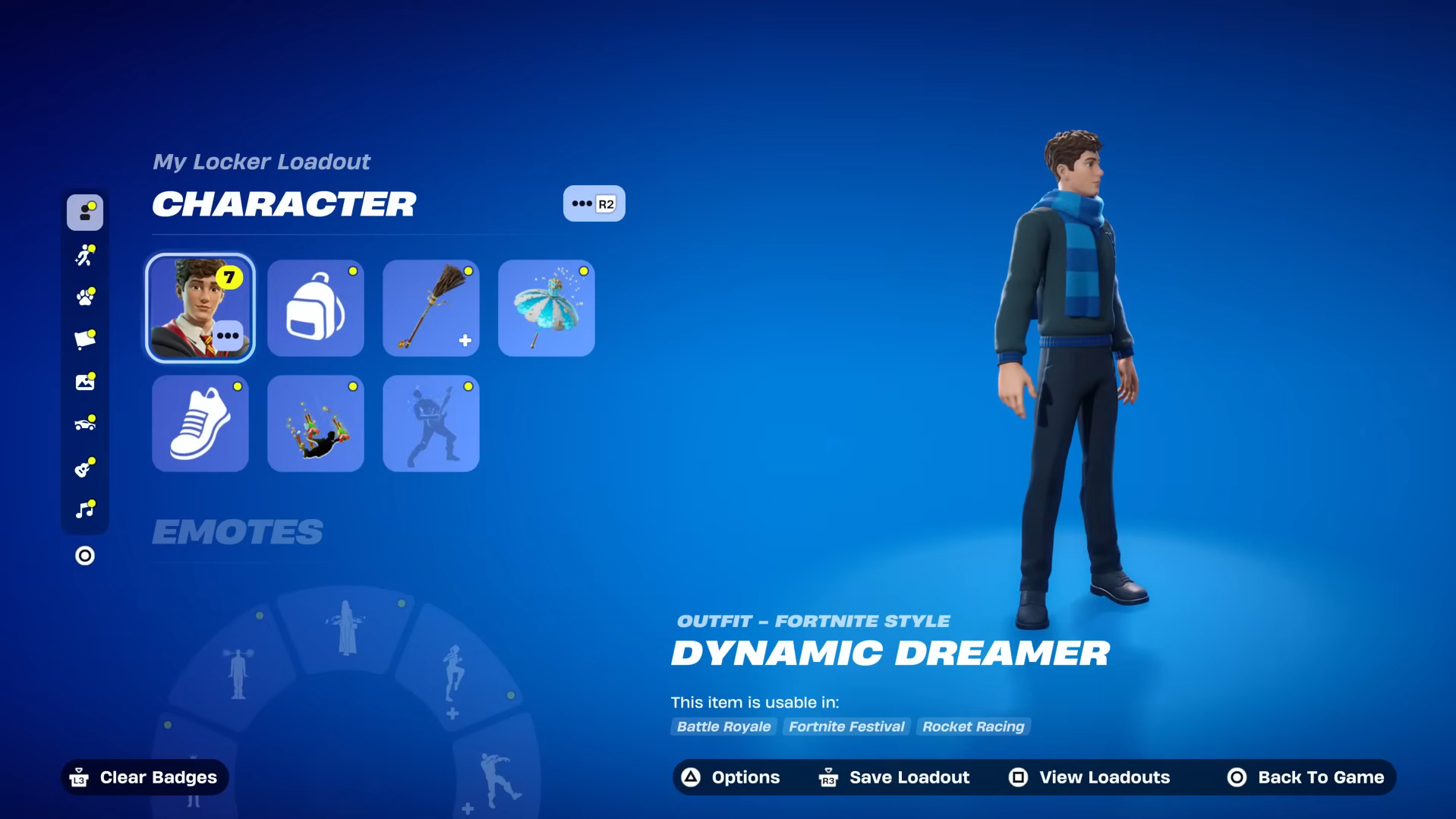The image size is (1456, 819).
Task: Save Loadout for this locker
Action: pos(894,777)
